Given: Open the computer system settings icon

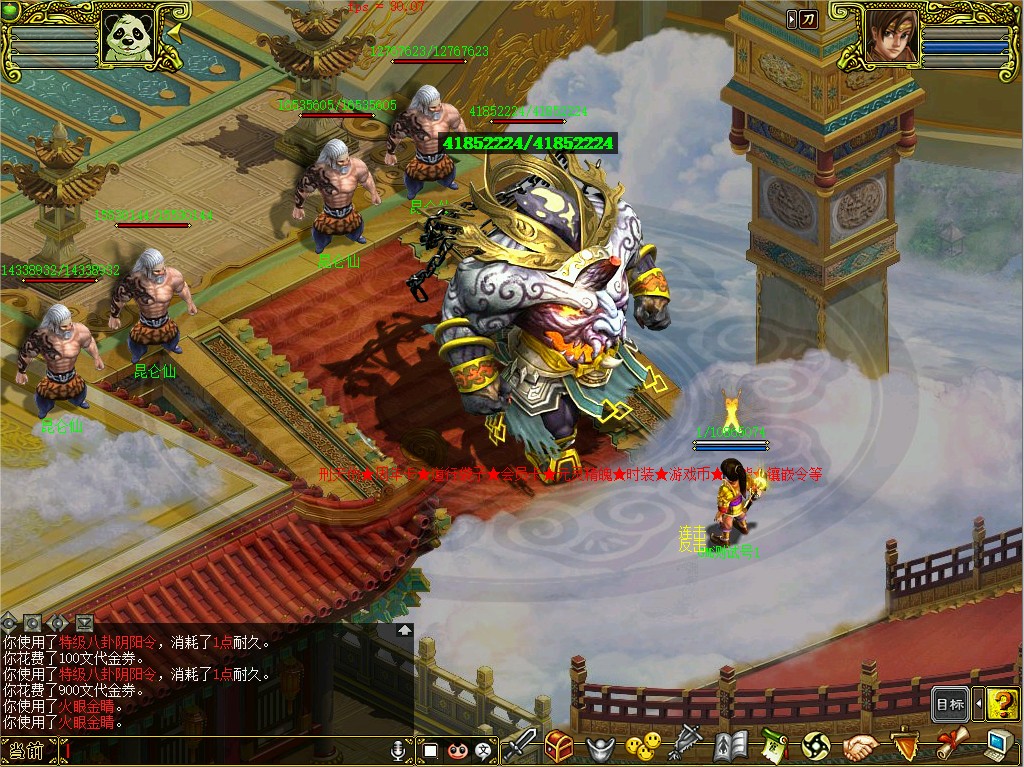Looking at the screenshot, I should click(x=997, y=745).
